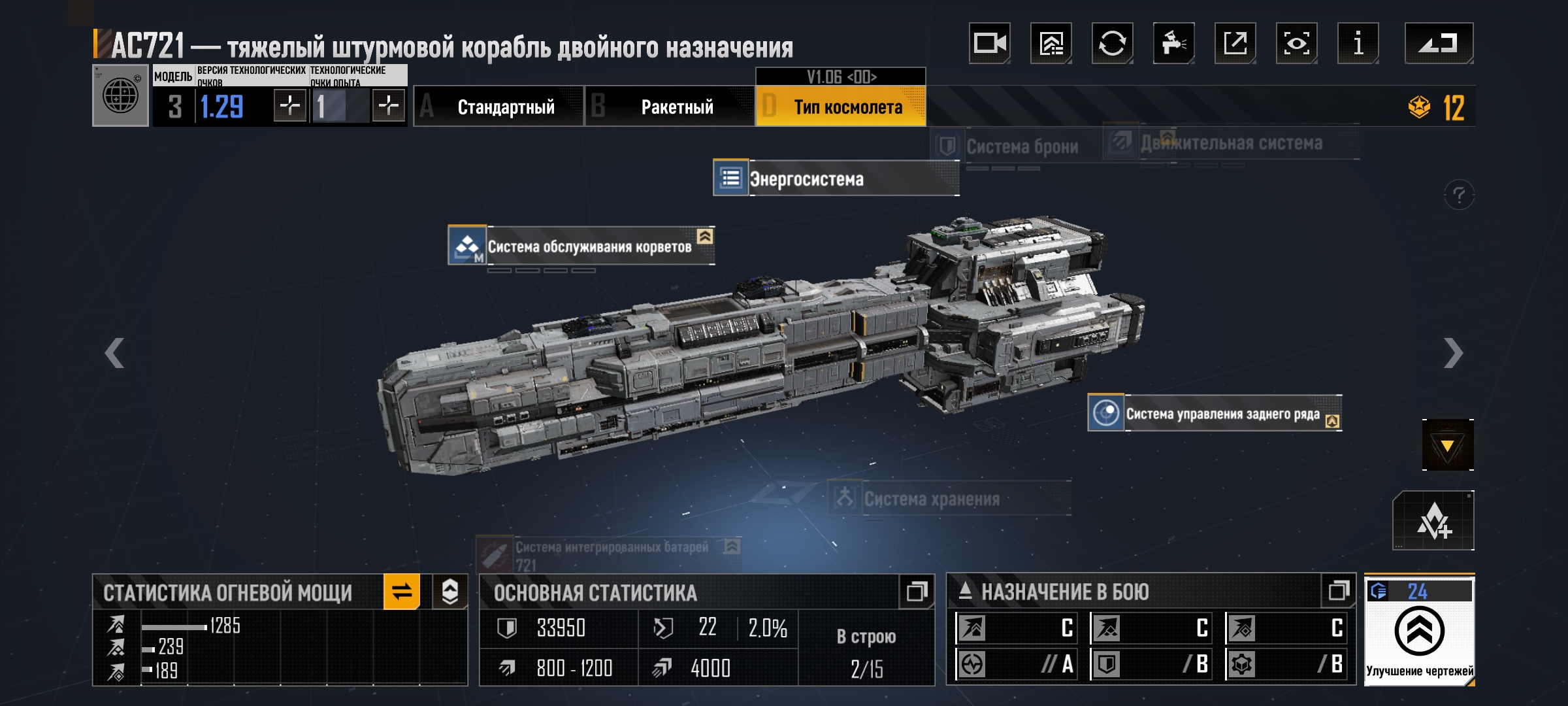Open the video camera view button
This screenshot has width=1568, height=706.
[x=989, y=44]
